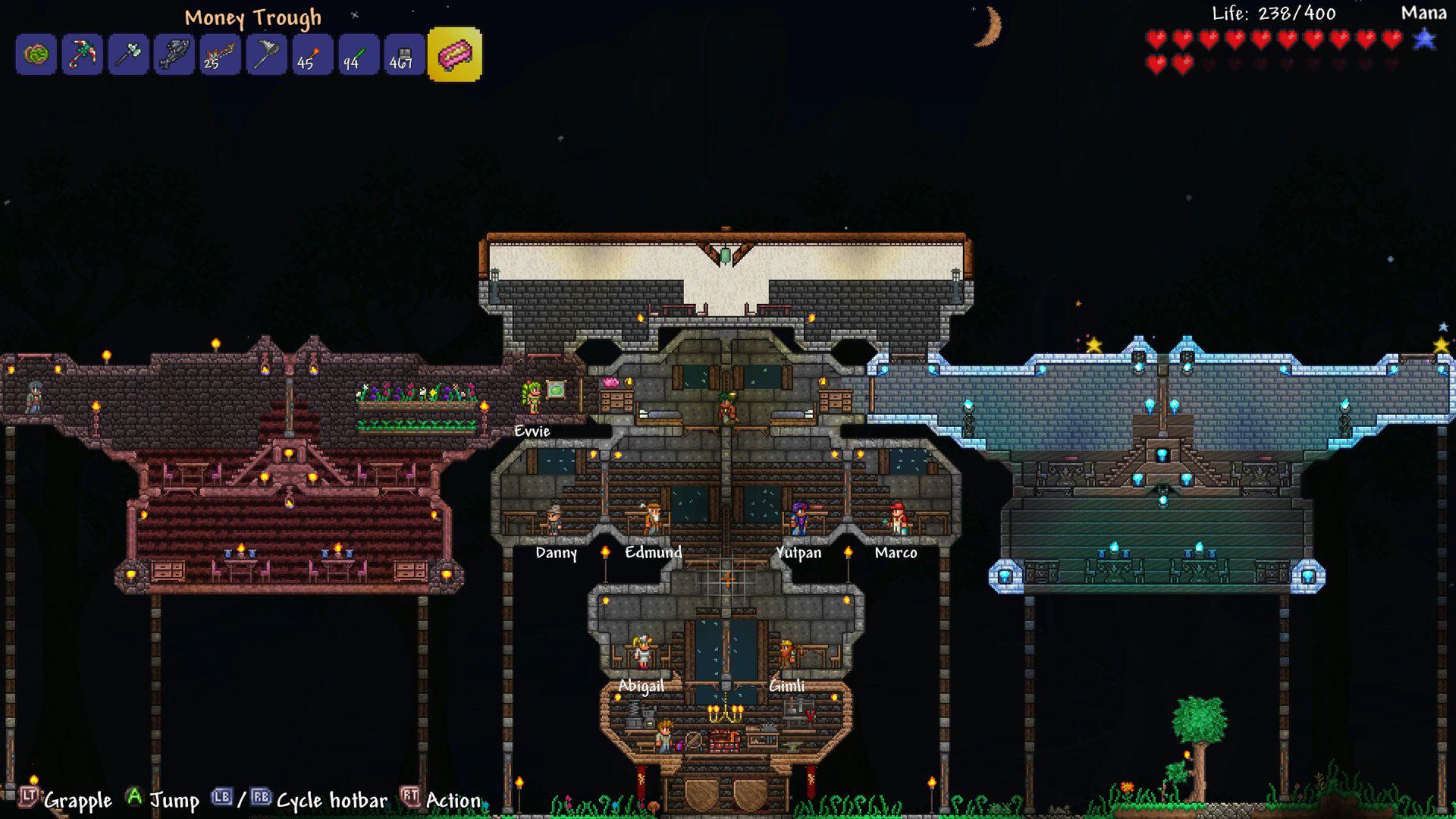Click the first heart in the Life meter
The image size is (1456, 819).
click(1157, 38)
